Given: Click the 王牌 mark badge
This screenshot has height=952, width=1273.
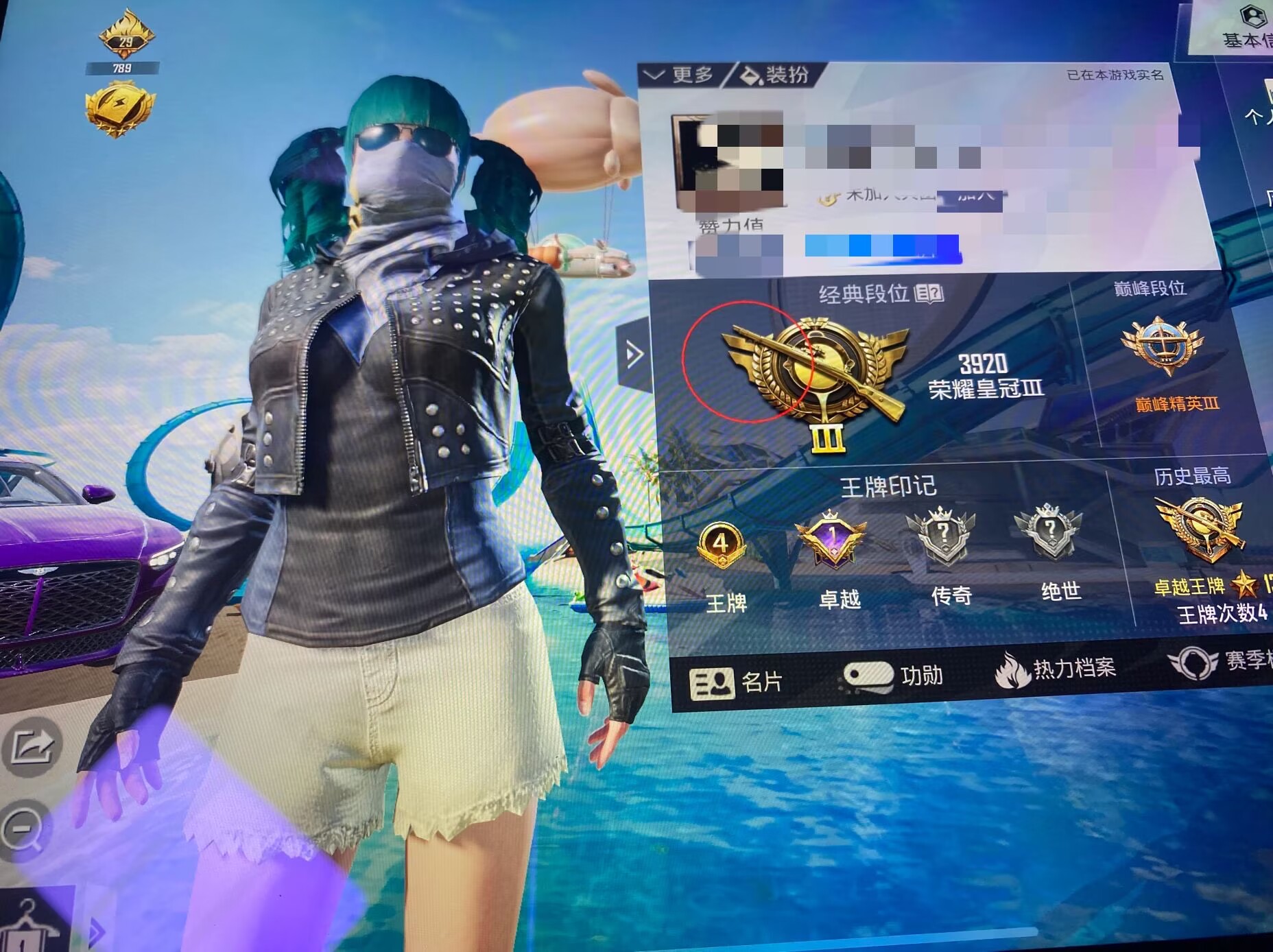Looking at the screenshot, I should click(x=721, y=547).
